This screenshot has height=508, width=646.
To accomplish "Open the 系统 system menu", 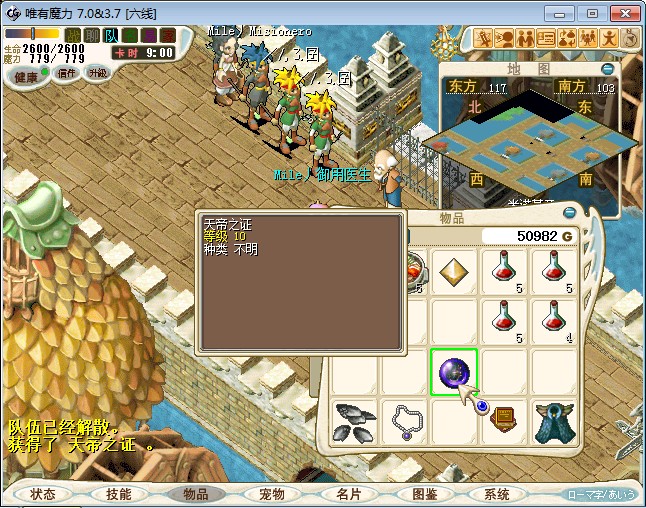I will [498, 494].
